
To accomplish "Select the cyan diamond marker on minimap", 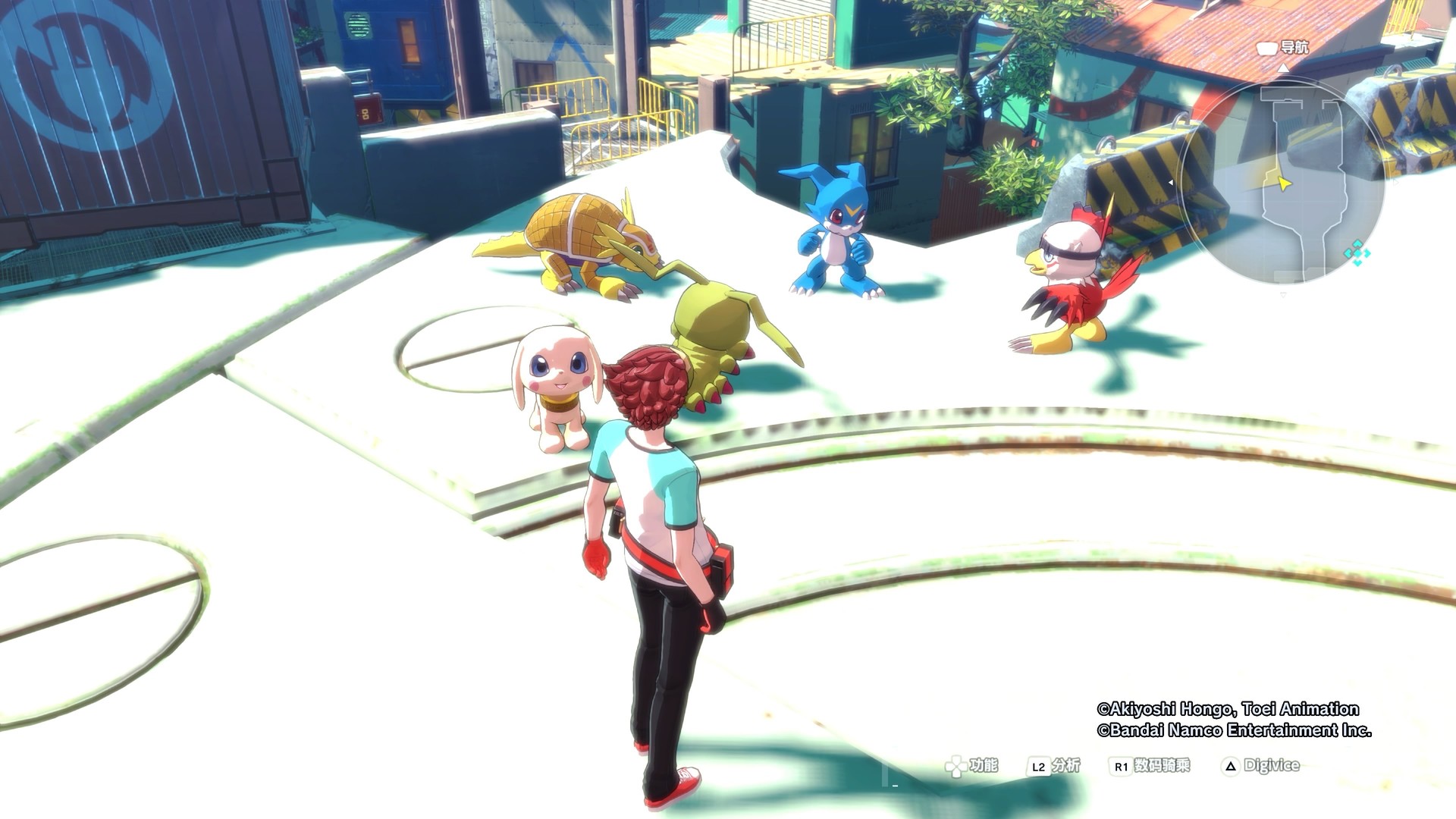I will coord(1356,253).
